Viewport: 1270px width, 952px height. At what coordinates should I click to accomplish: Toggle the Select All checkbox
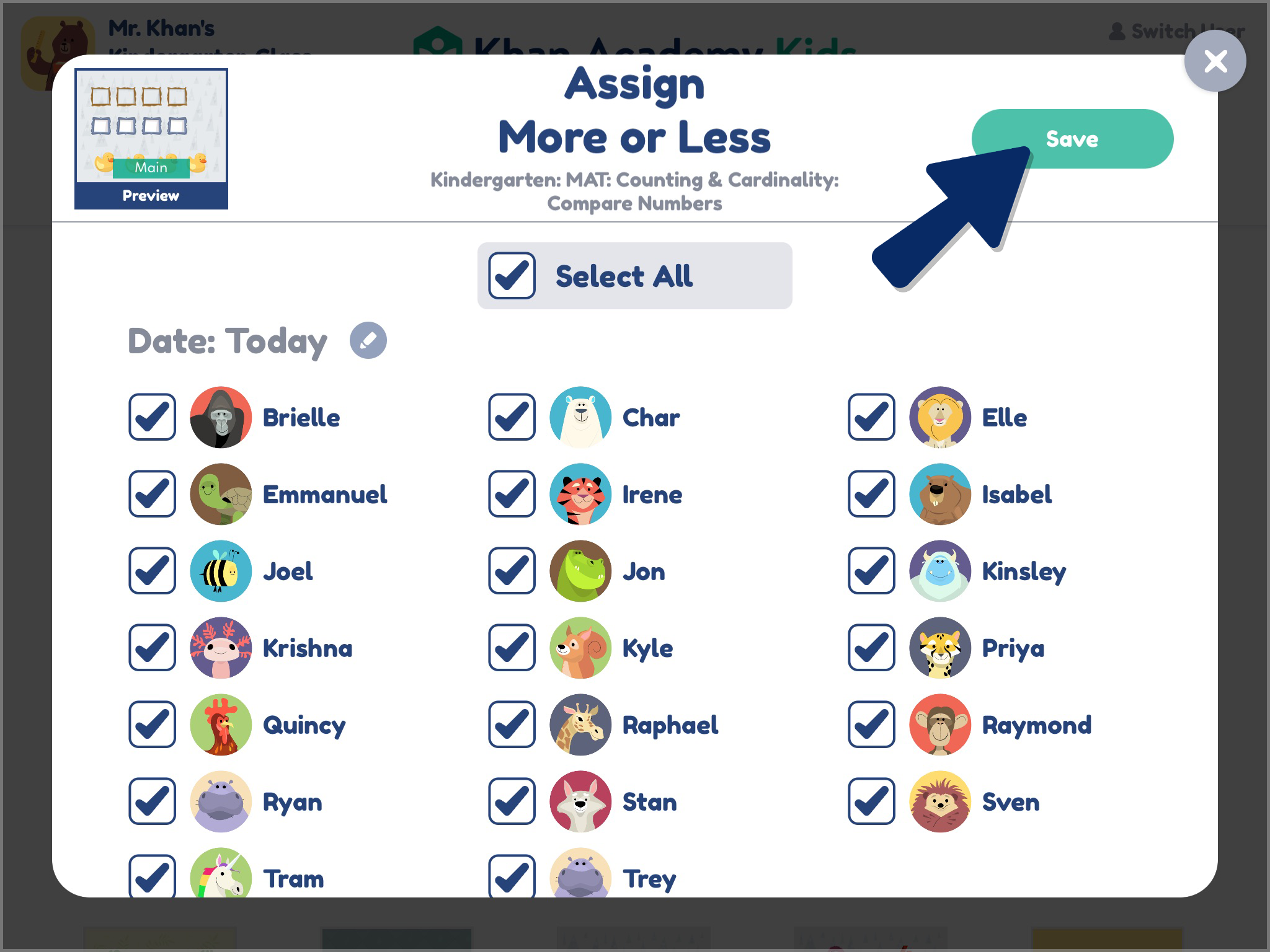point(510,275)
